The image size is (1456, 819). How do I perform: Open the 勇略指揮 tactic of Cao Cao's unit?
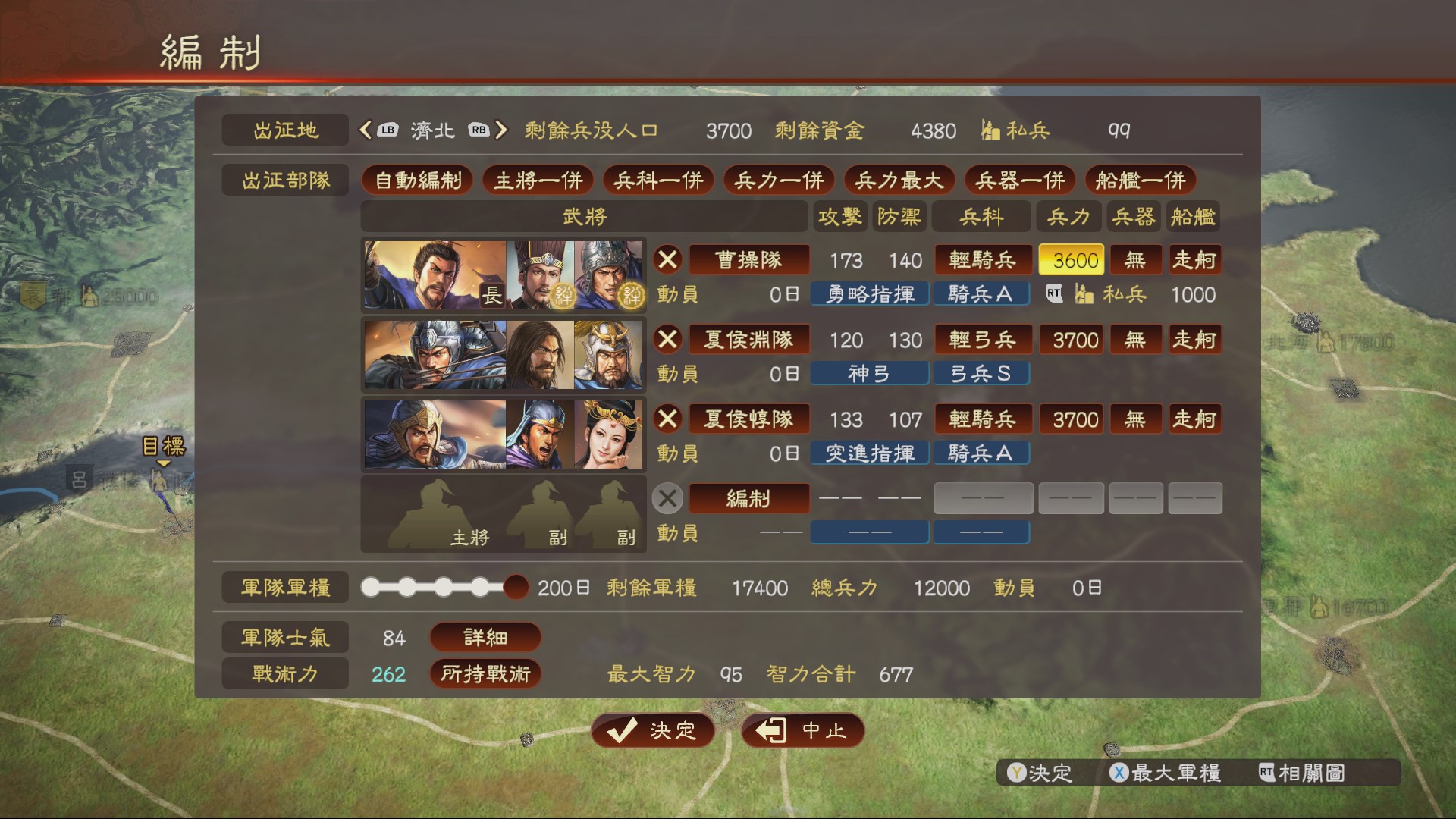(x=869, y=293)
